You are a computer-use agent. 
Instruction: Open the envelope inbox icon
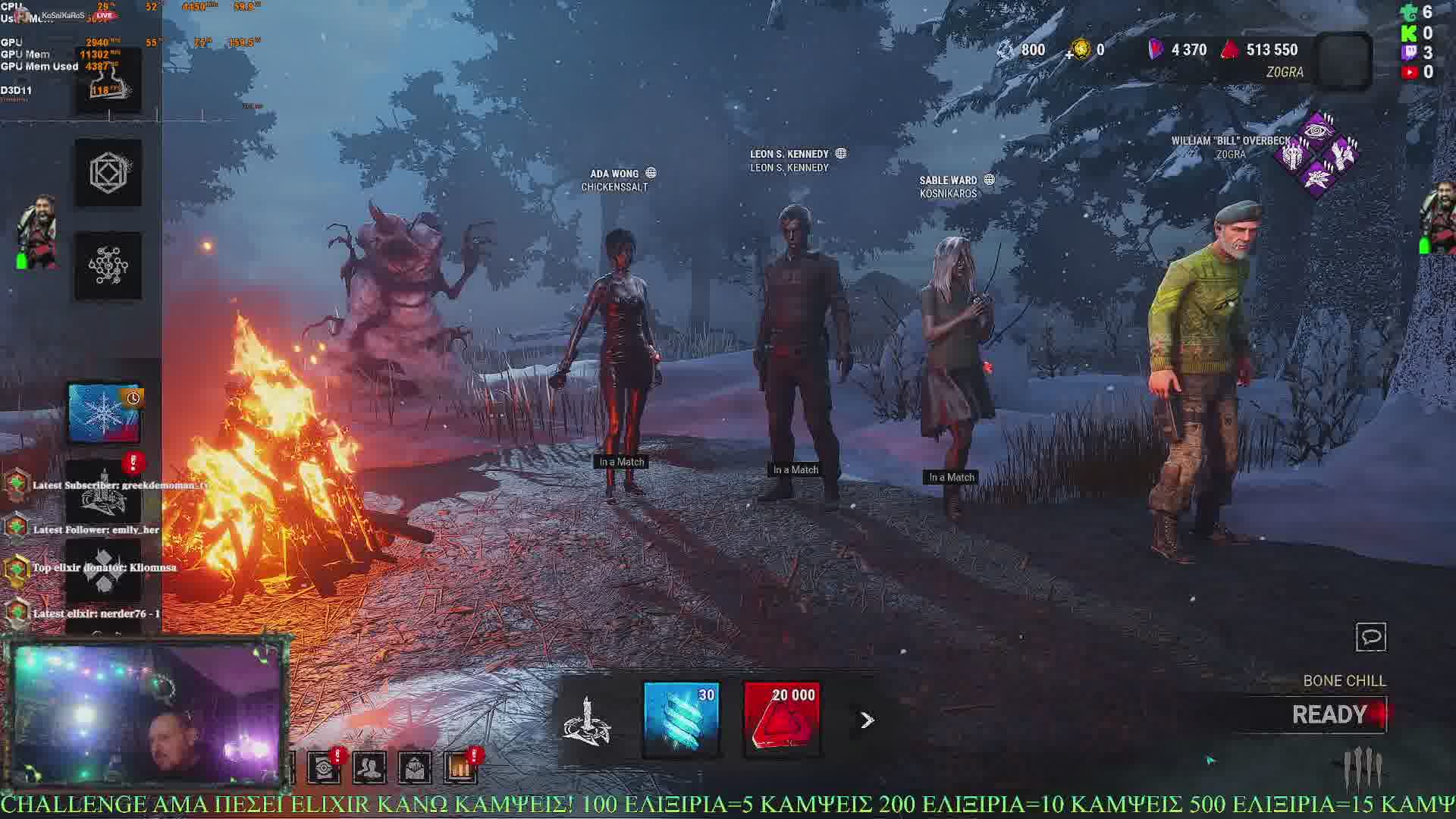[415, 767]
